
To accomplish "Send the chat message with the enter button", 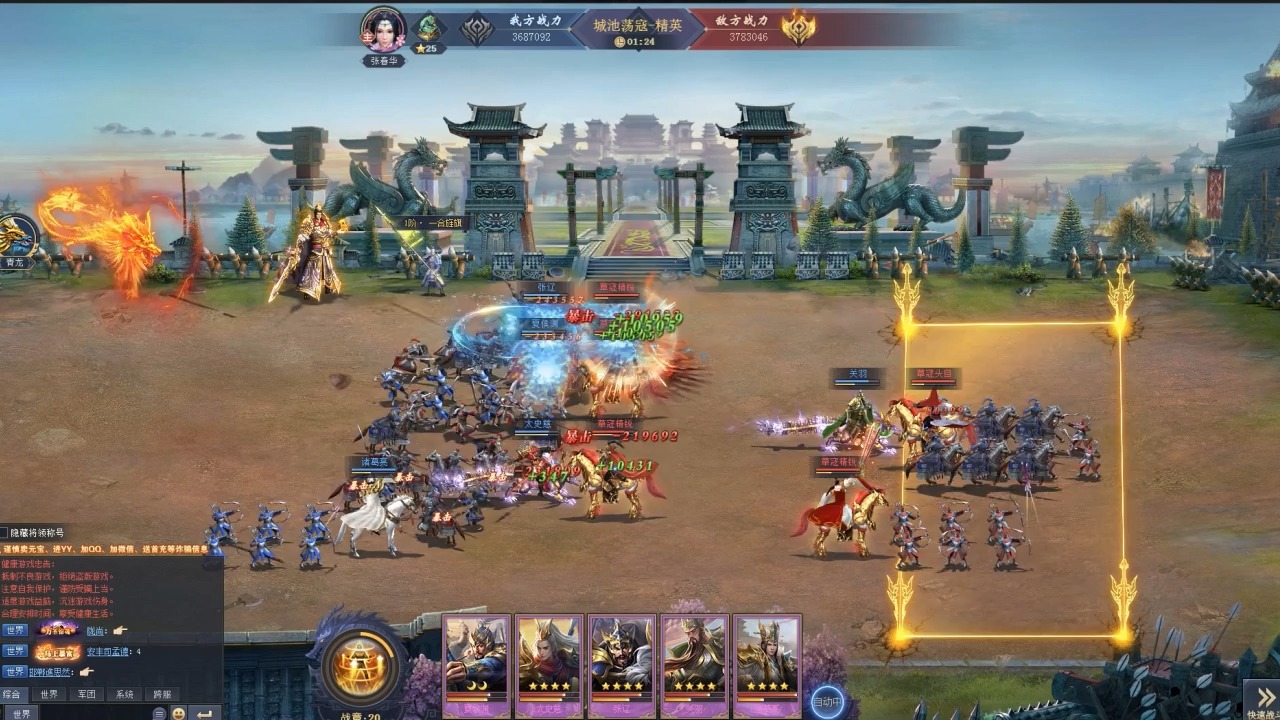I will tap(204, 713).
